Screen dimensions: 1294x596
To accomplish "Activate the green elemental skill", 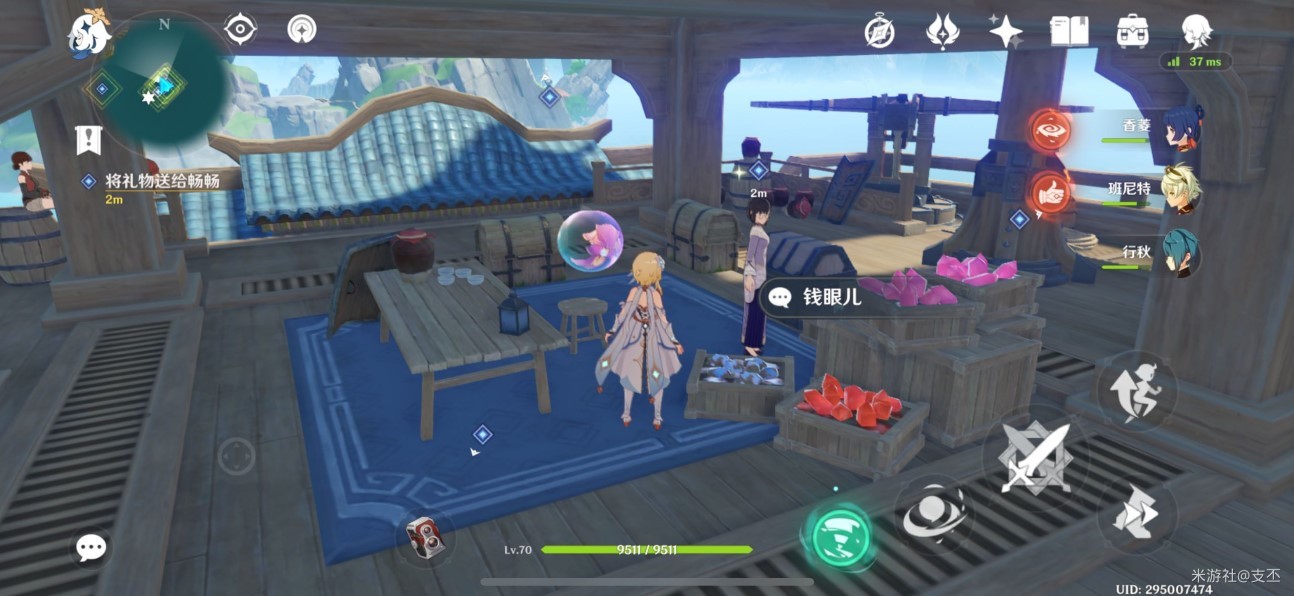I will click(838, 537).
